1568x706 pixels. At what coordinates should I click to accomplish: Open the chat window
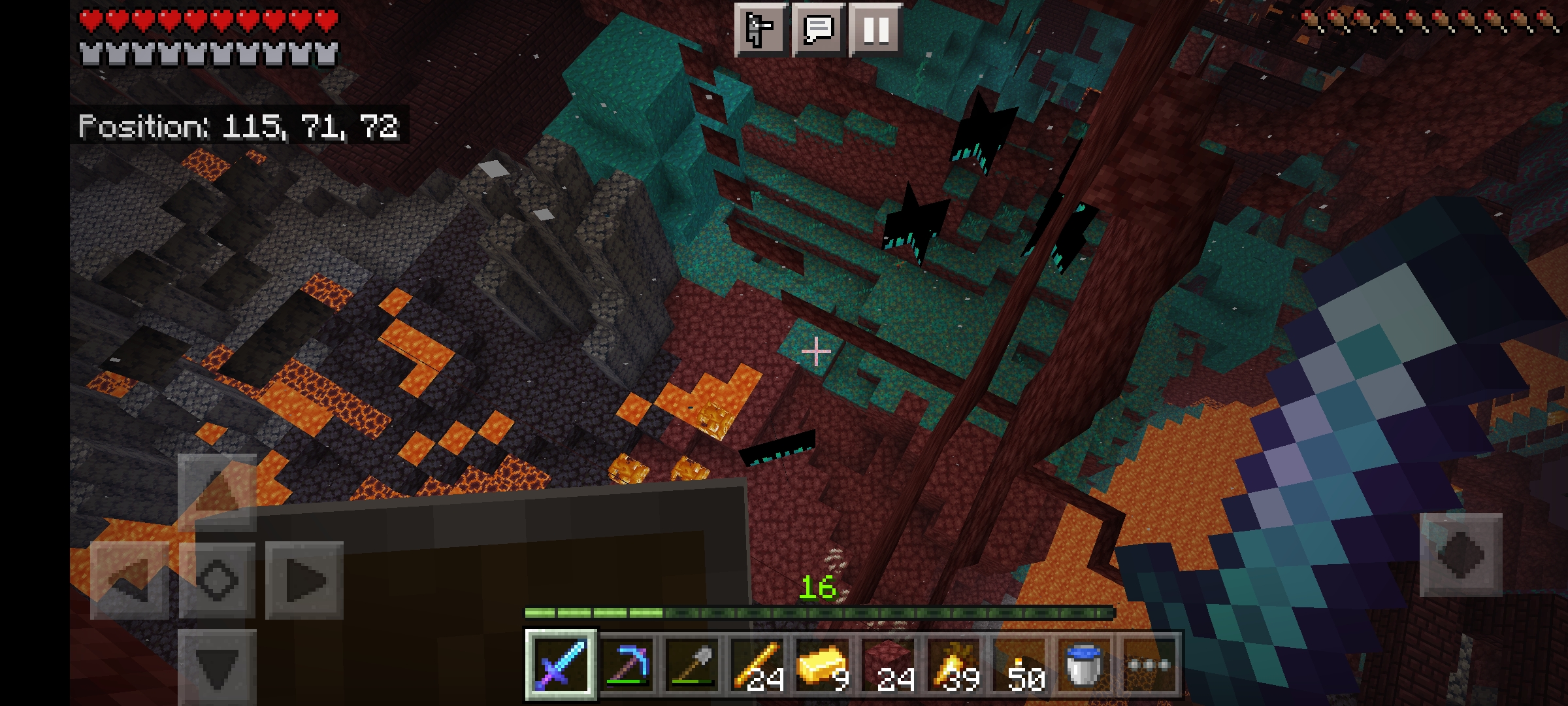pyautogui.click(x=817, y=29)
